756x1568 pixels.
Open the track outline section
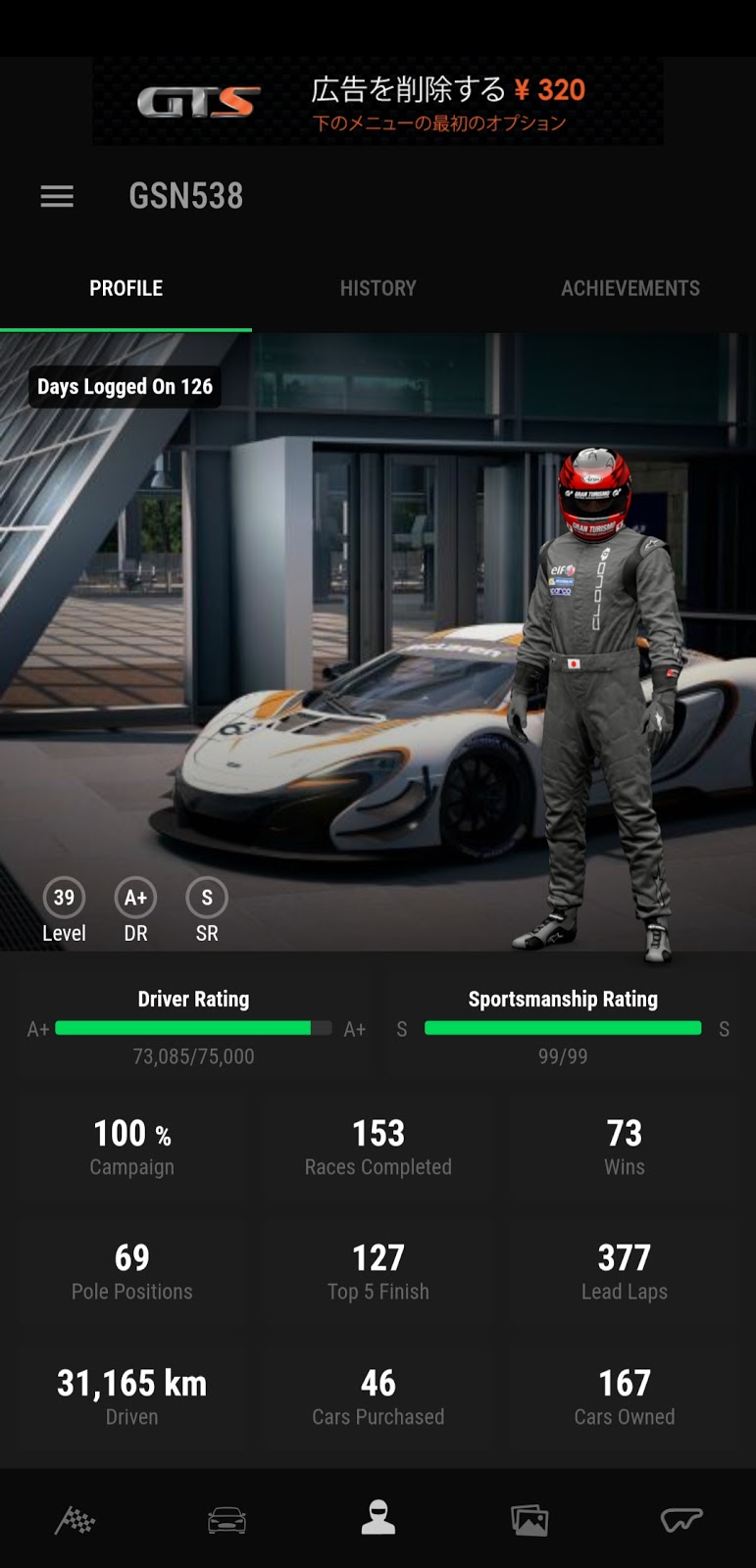tap(681, 1520)
